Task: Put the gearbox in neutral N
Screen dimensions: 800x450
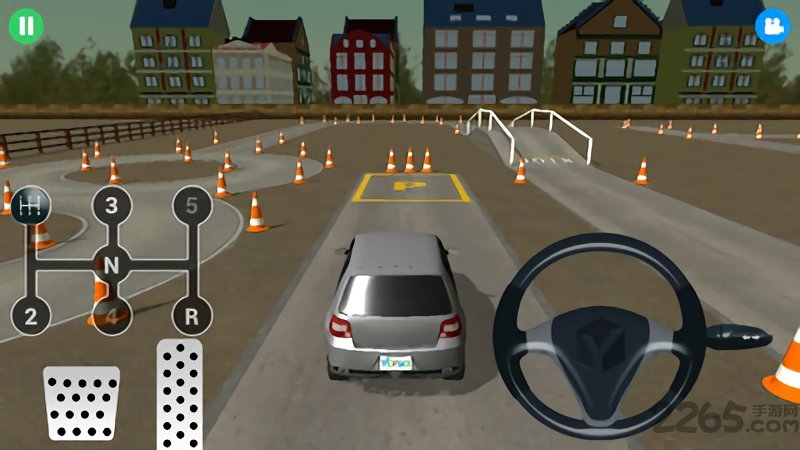Action: 112,264
